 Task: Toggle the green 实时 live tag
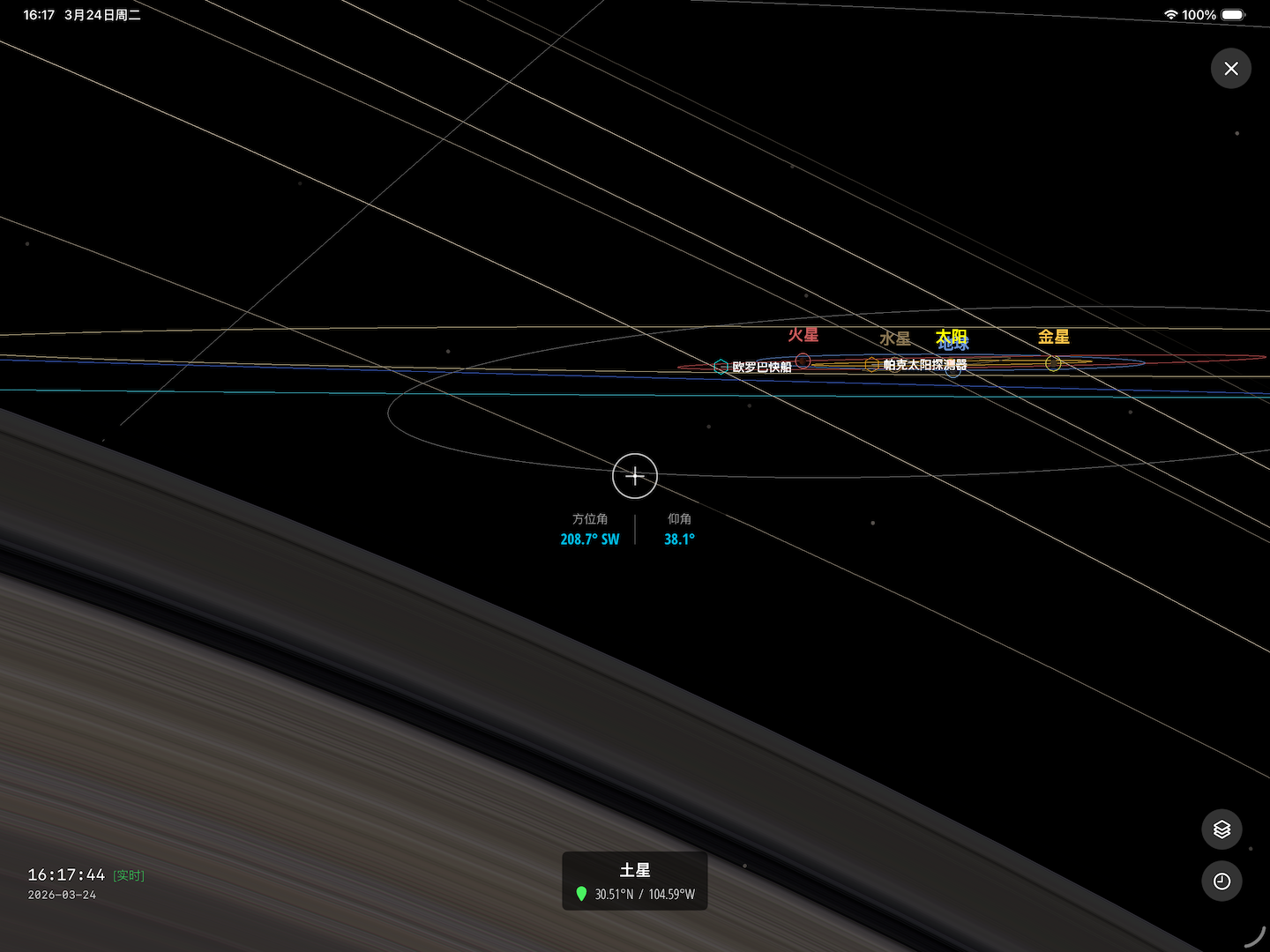point(129,875)
